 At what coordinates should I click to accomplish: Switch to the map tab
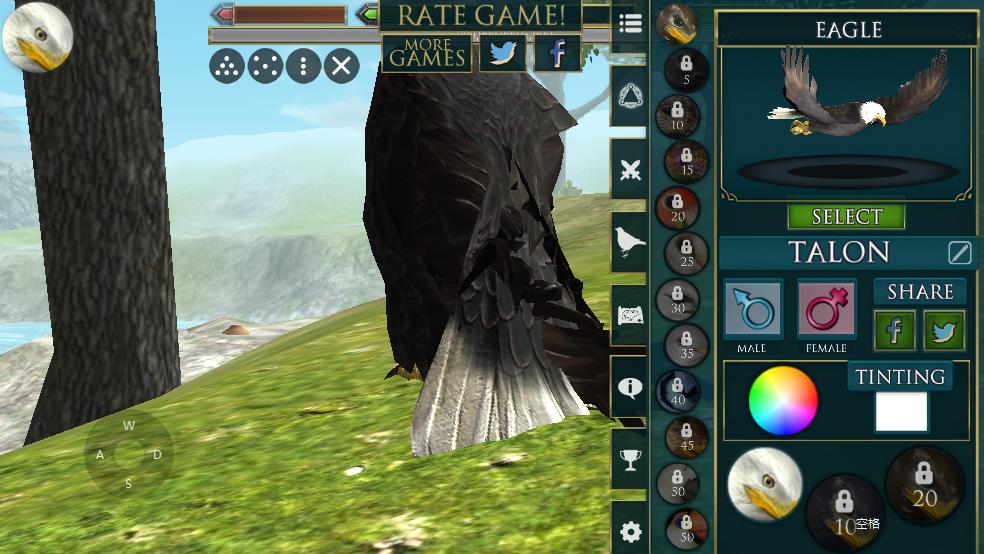pos(630,315)
